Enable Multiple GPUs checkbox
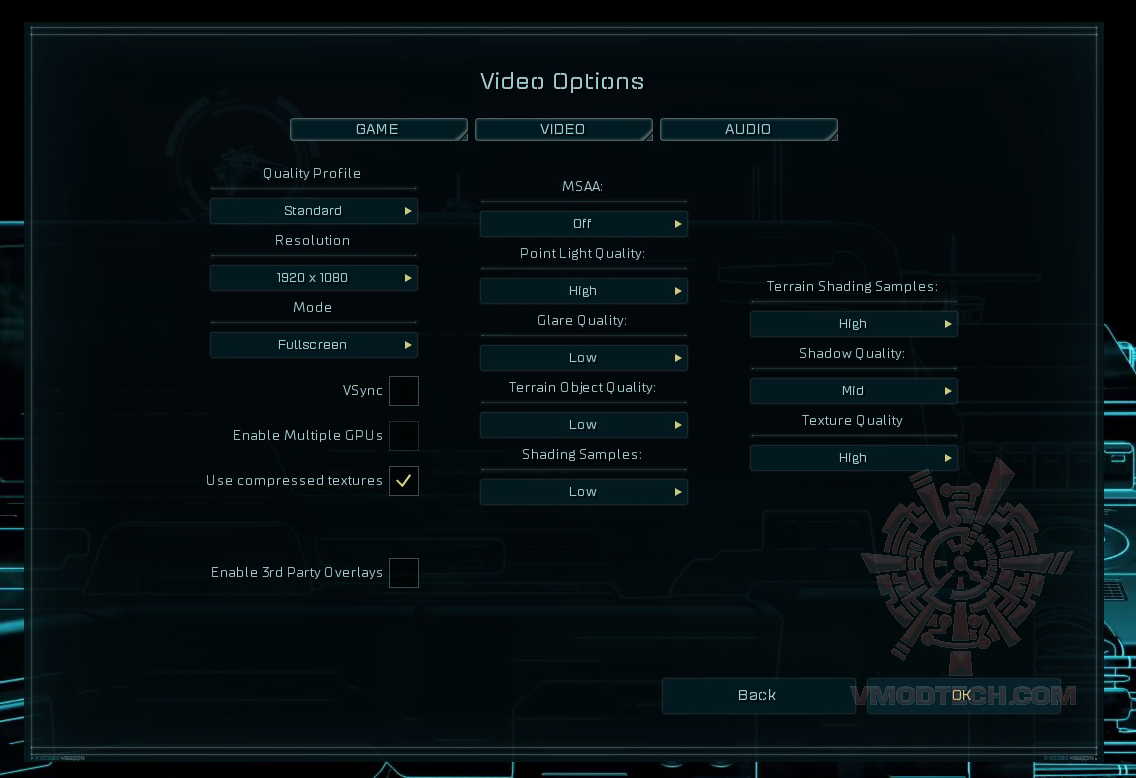The width and height of the screenshot is (1136, 778). point(404,436)
